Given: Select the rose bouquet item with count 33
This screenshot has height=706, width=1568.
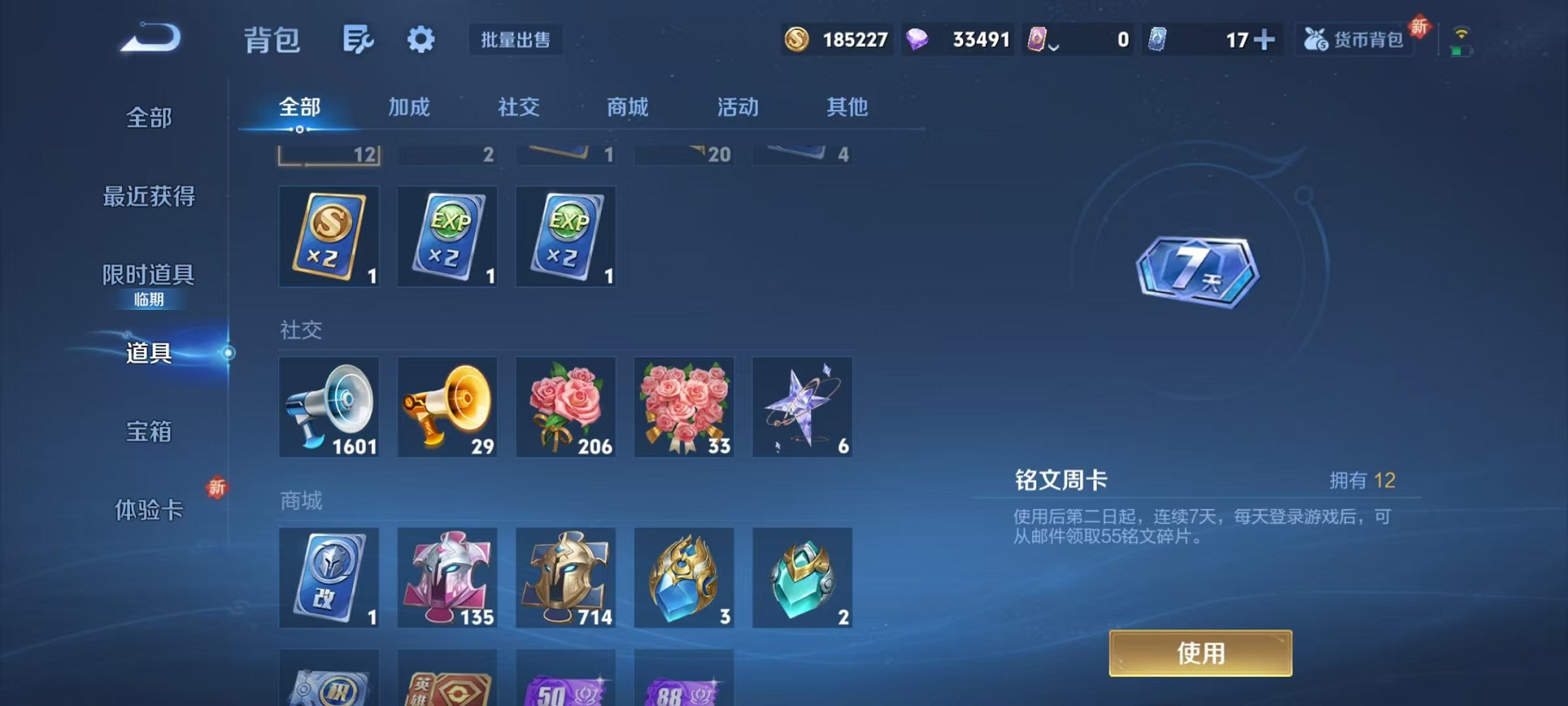Looking at the screenshot, I should [x=684, y=406].
